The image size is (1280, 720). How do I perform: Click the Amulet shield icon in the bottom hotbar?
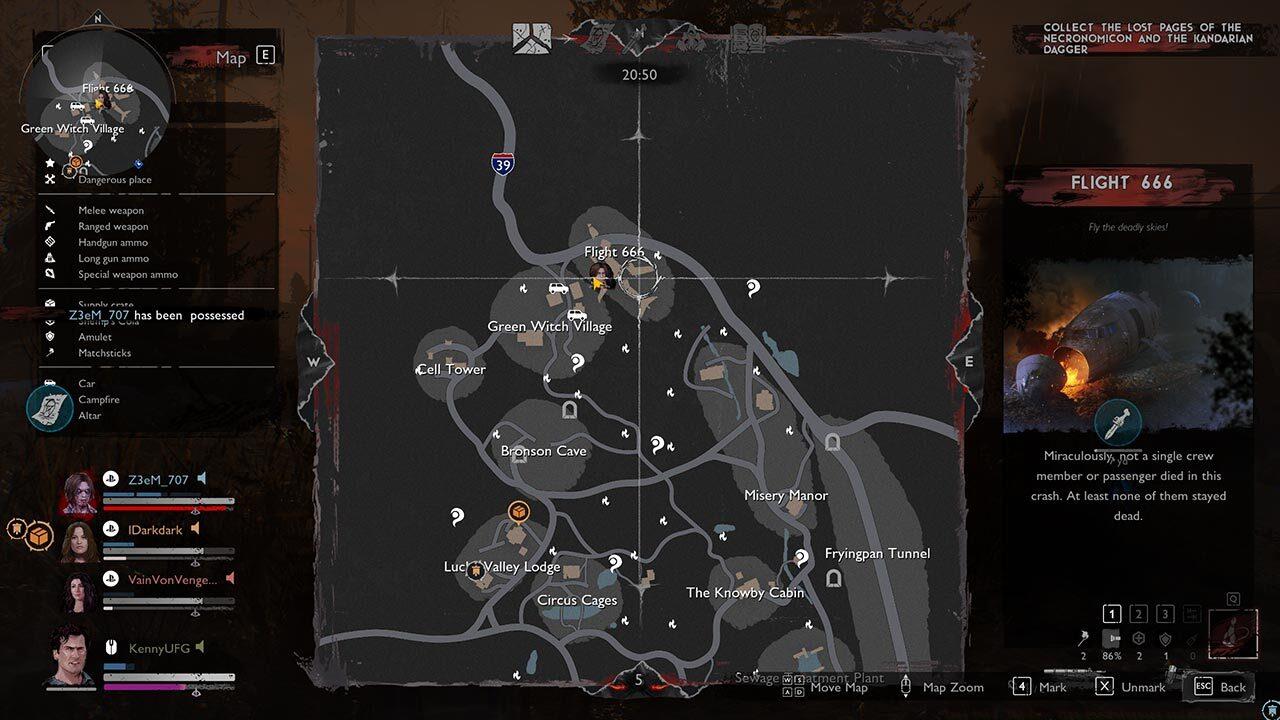[1166, 639]
